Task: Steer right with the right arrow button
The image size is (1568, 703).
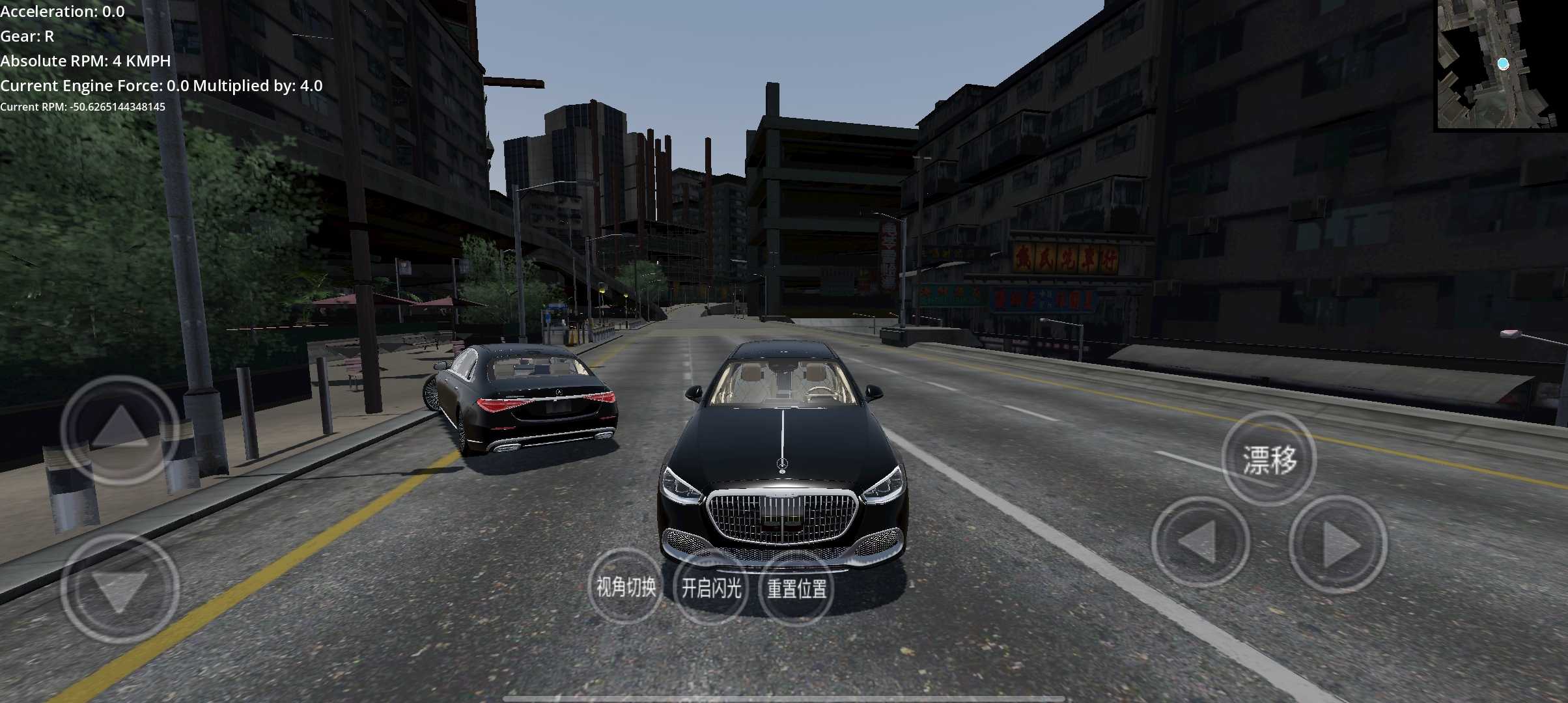Action: (x=1338, y=544)
